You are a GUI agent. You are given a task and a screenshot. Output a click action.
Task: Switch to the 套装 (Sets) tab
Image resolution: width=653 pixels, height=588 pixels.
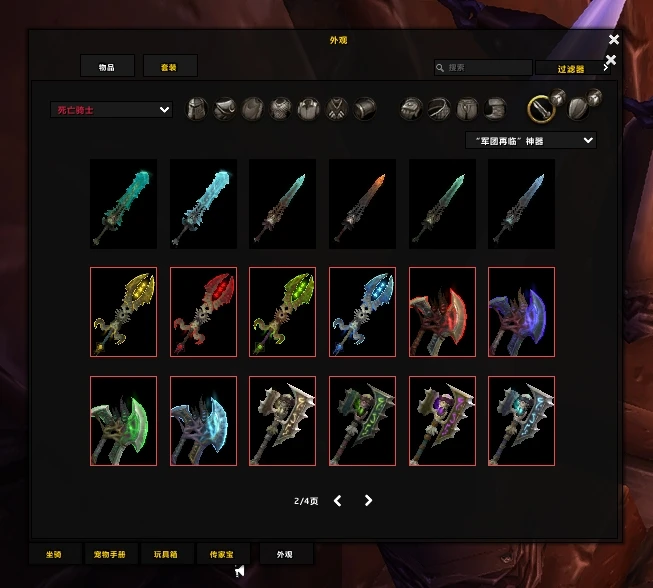(x=169, y=66)
